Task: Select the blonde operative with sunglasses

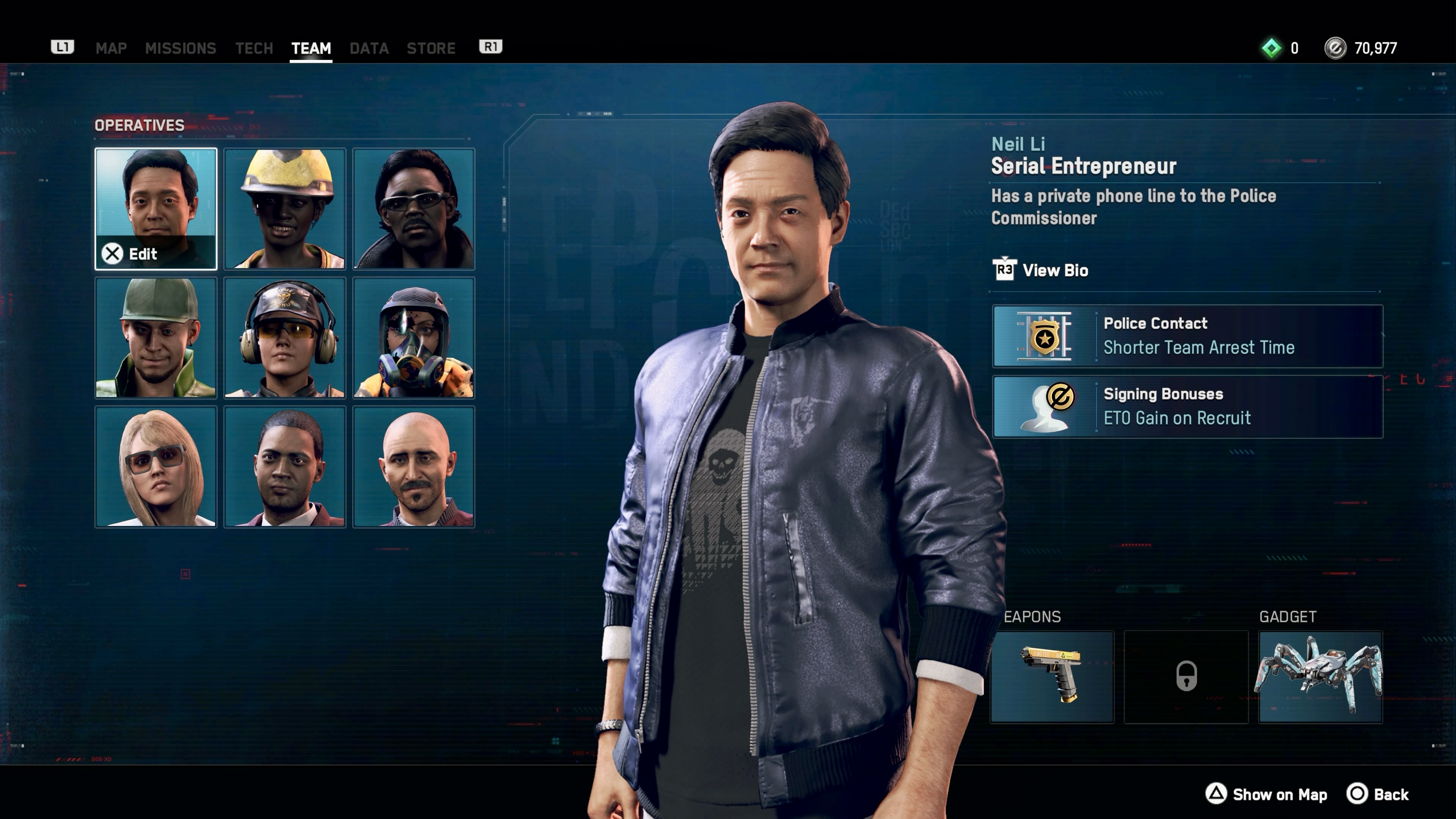Action: tap(155, 466)
